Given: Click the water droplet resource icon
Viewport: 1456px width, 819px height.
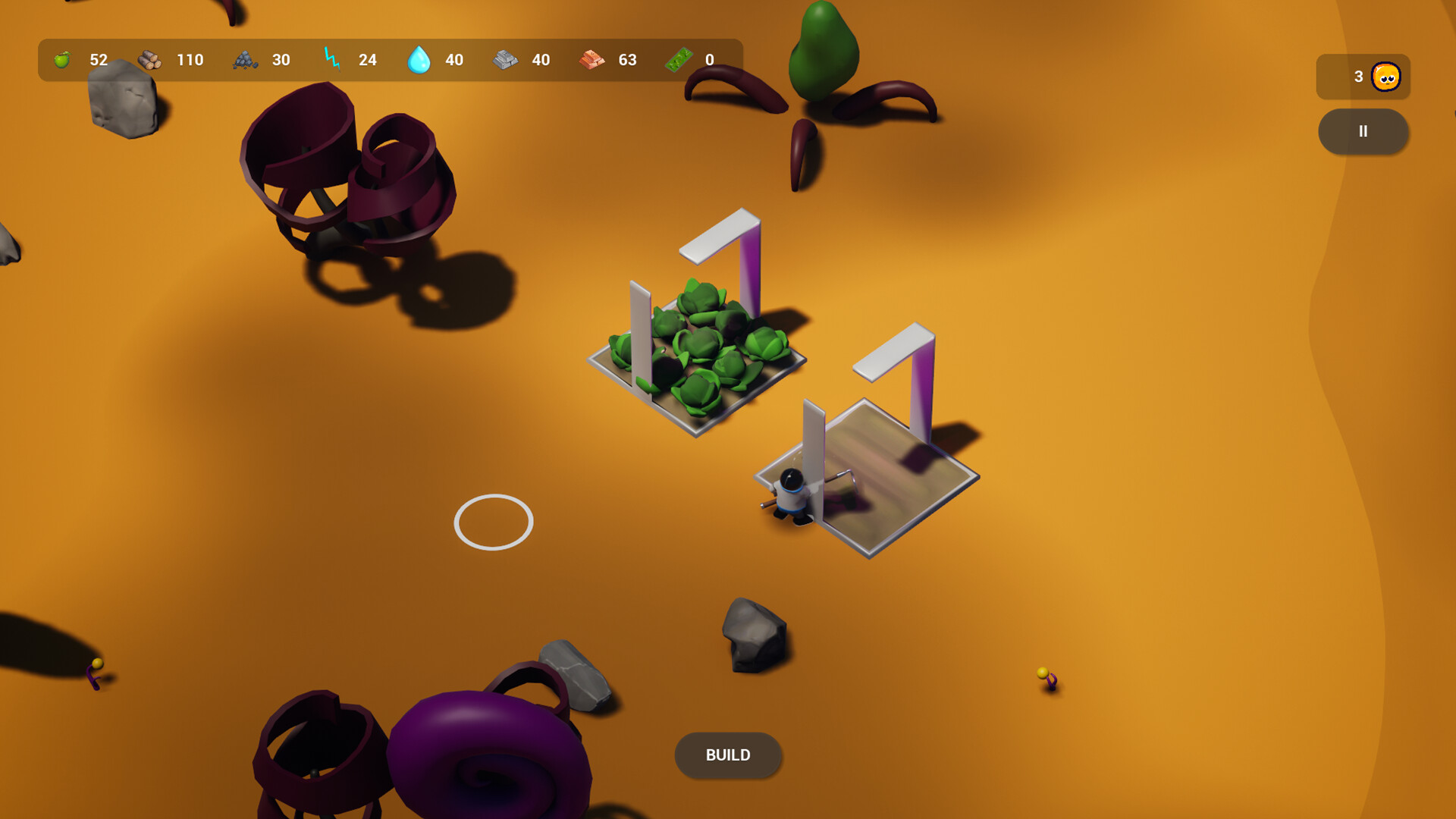Looking at the screenshot, I should (x=419, y=59).
